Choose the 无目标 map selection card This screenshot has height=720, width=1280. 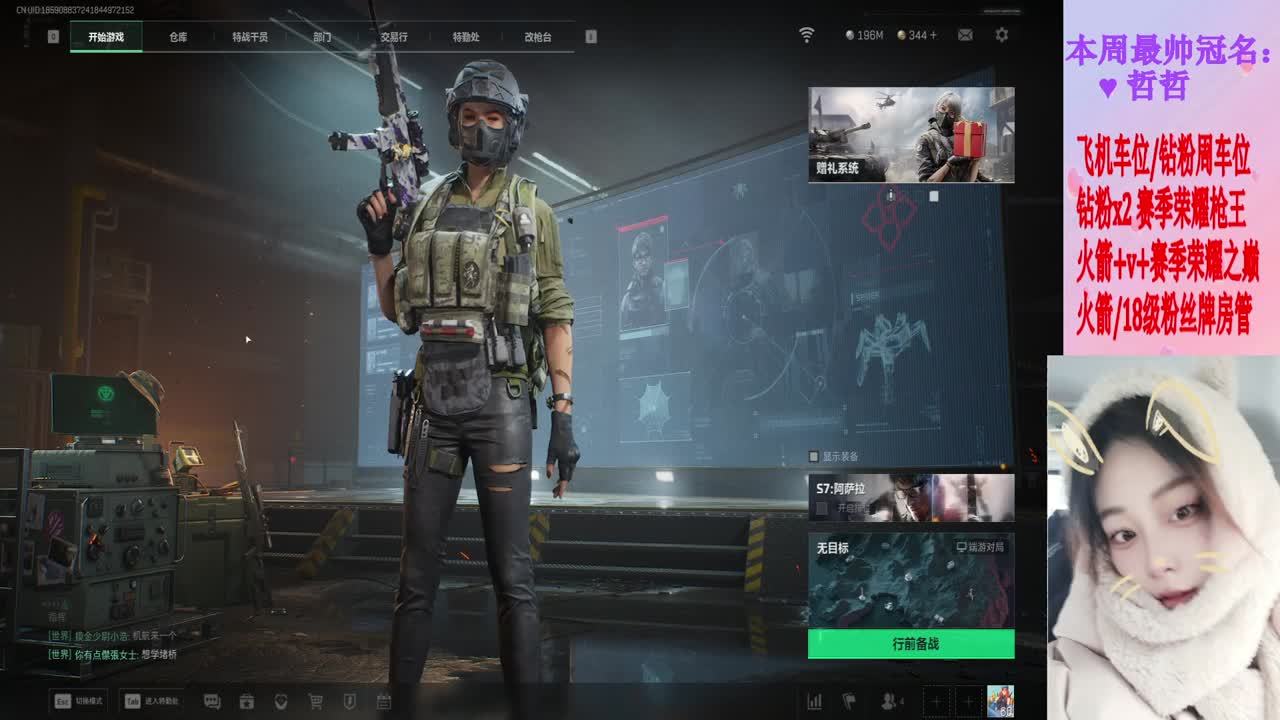[x=911, y=580]
